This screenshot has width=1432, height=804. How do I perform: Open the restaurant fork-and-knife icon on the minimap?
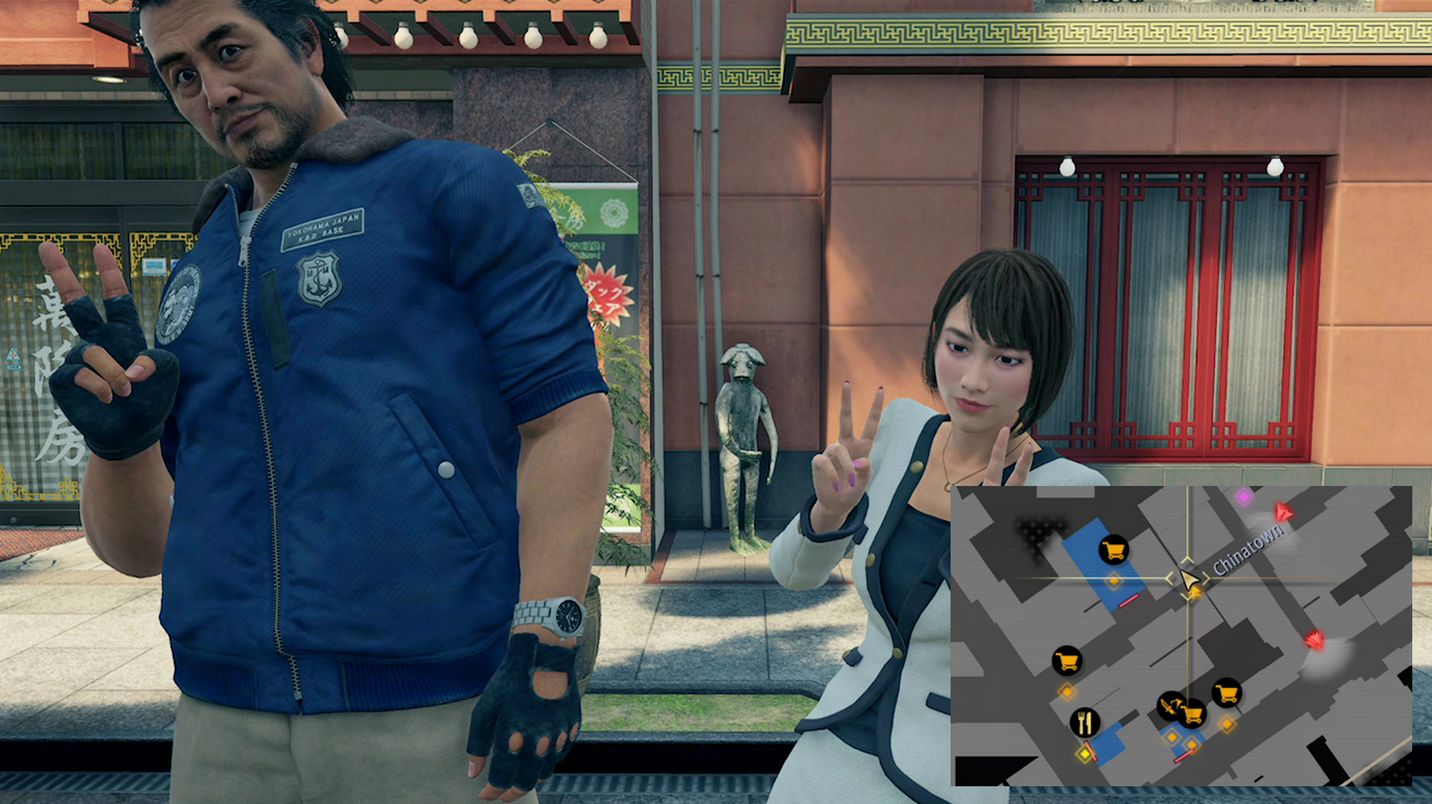(x=1085, y=721)
